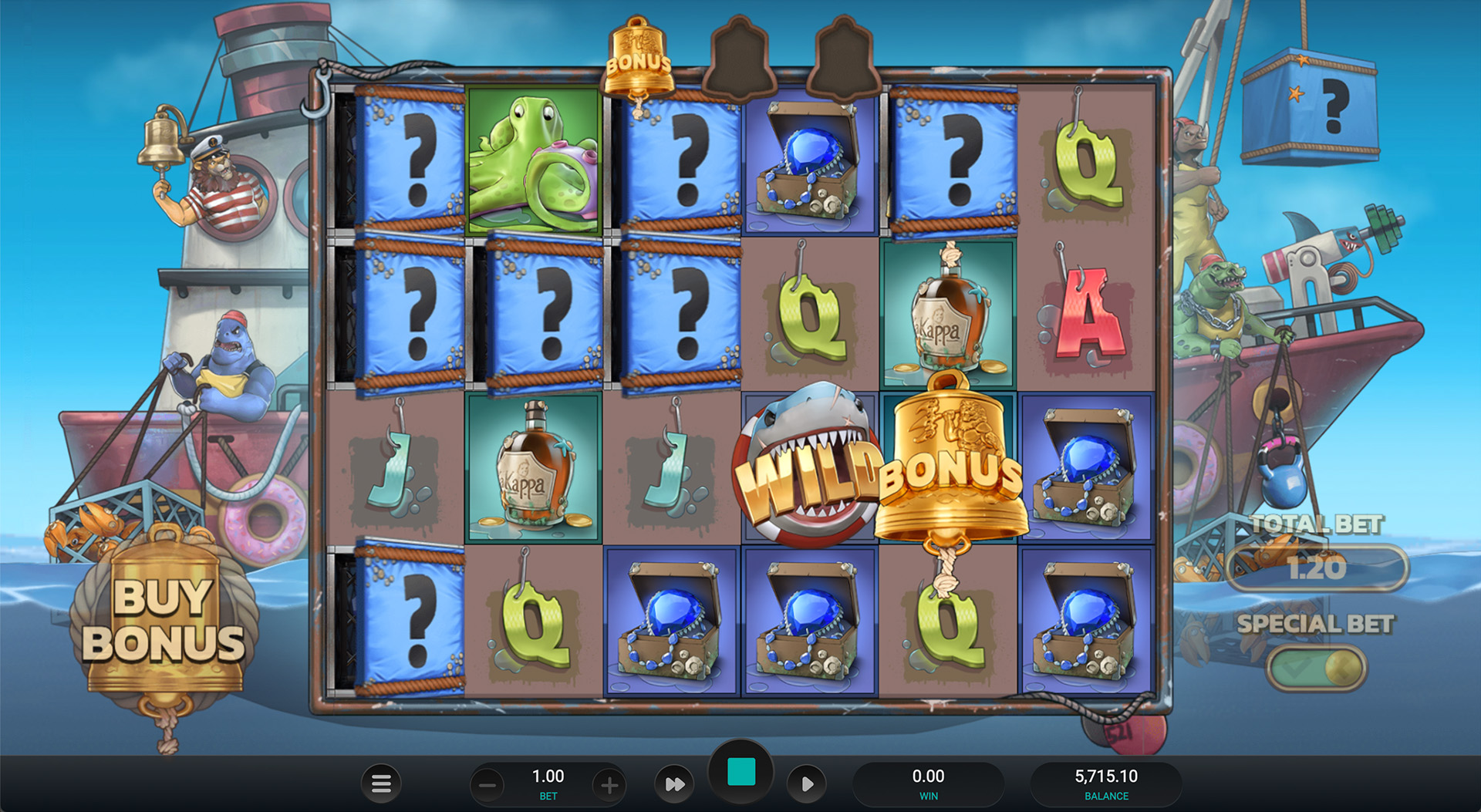Toggle the Special Bet switch
The image size is (1481, 812).
pos(1317,667)
